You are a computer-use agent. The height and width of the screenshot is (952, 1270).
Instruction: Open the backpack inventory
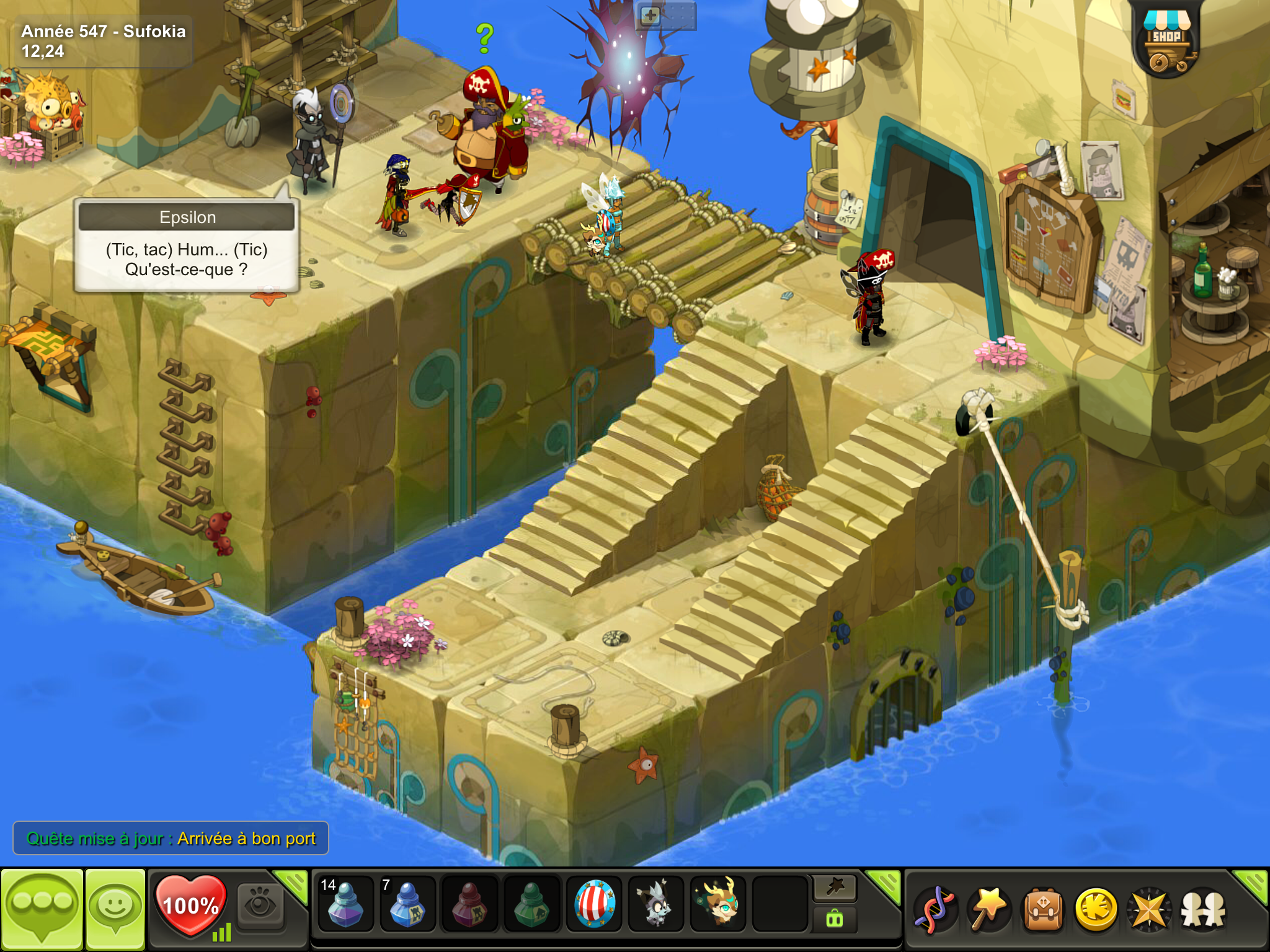(1043, 909)
